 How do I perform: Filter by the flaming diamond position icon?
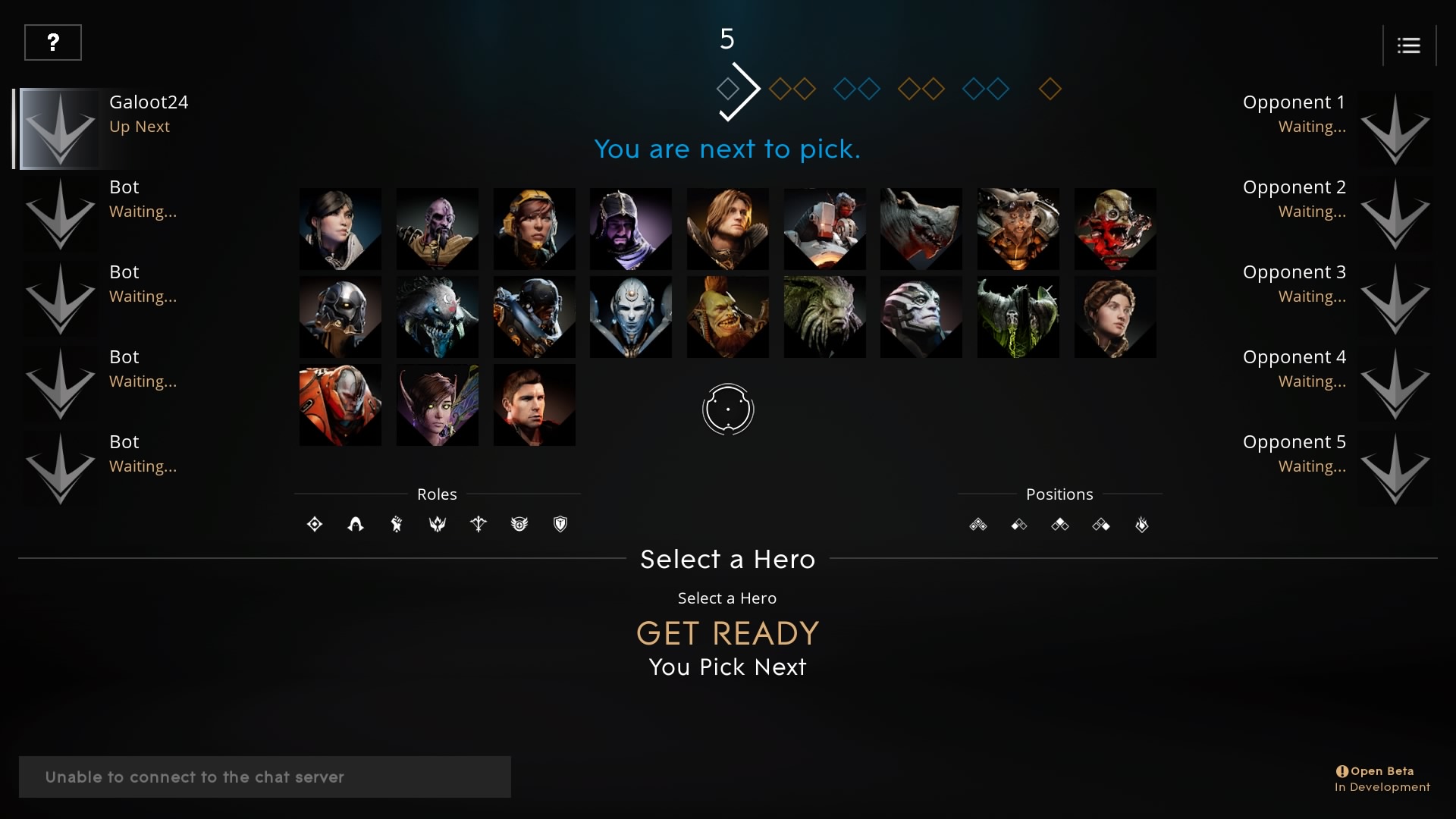[1141, 524]
